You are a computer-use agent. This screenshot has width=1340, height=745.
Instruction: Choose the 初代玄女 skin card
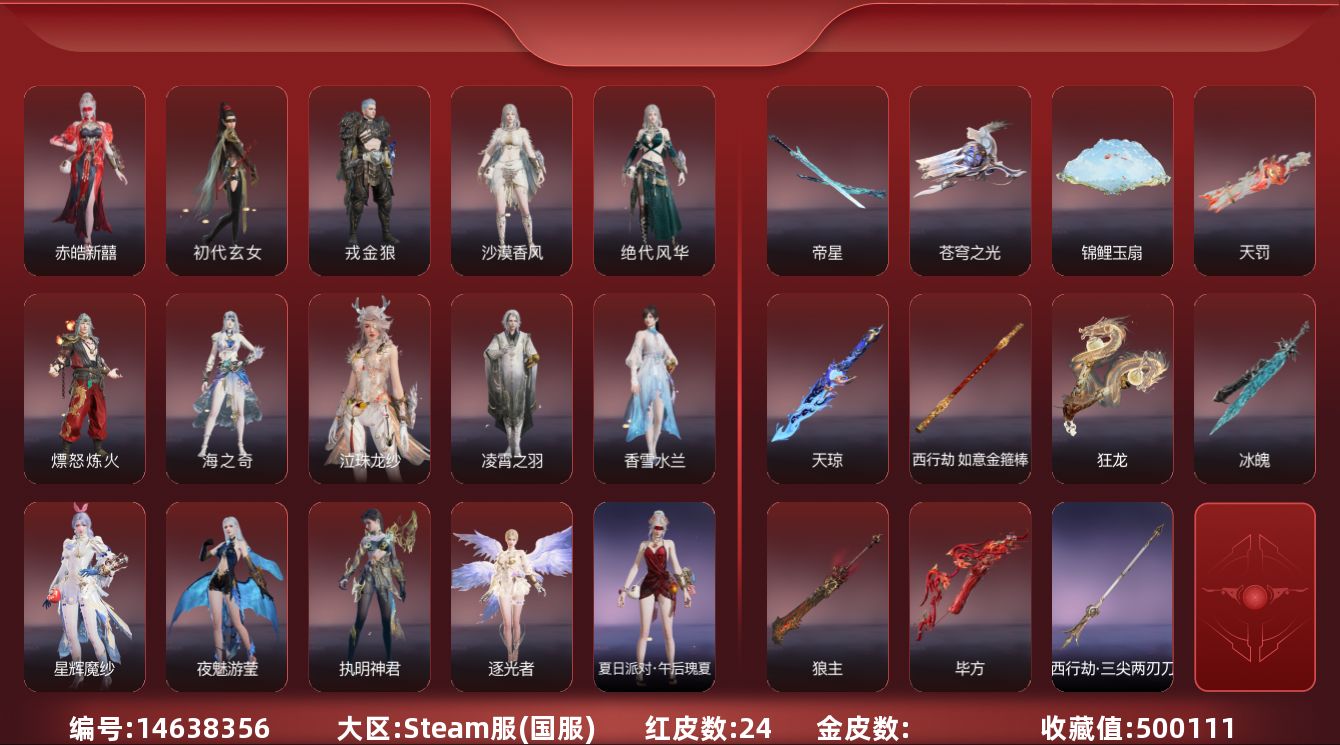[227, 181]
